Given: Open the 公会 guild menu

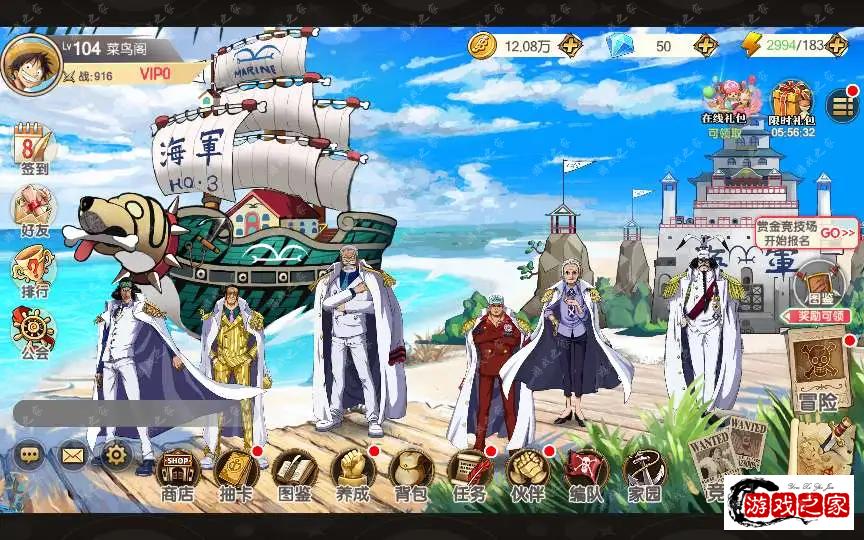Looking at the screenshot, I should (x=33, y=332).
